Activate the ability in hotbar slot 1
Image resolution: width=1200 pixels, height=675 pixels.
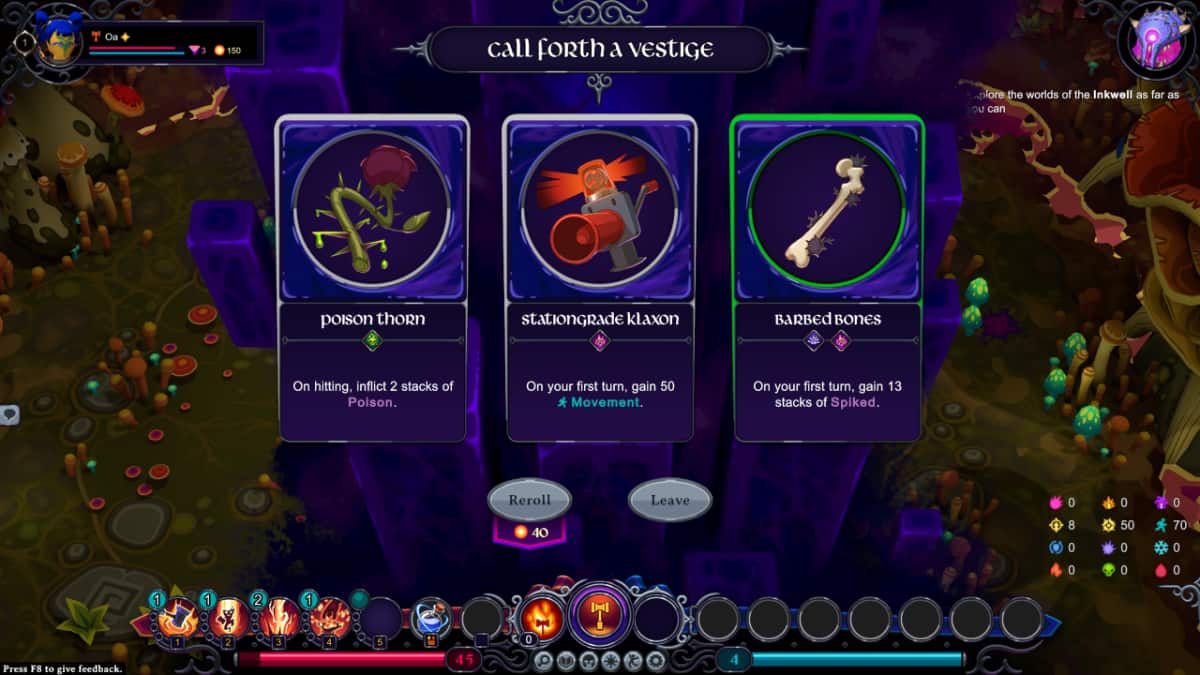pyautogui.click(x=177, y=617)
